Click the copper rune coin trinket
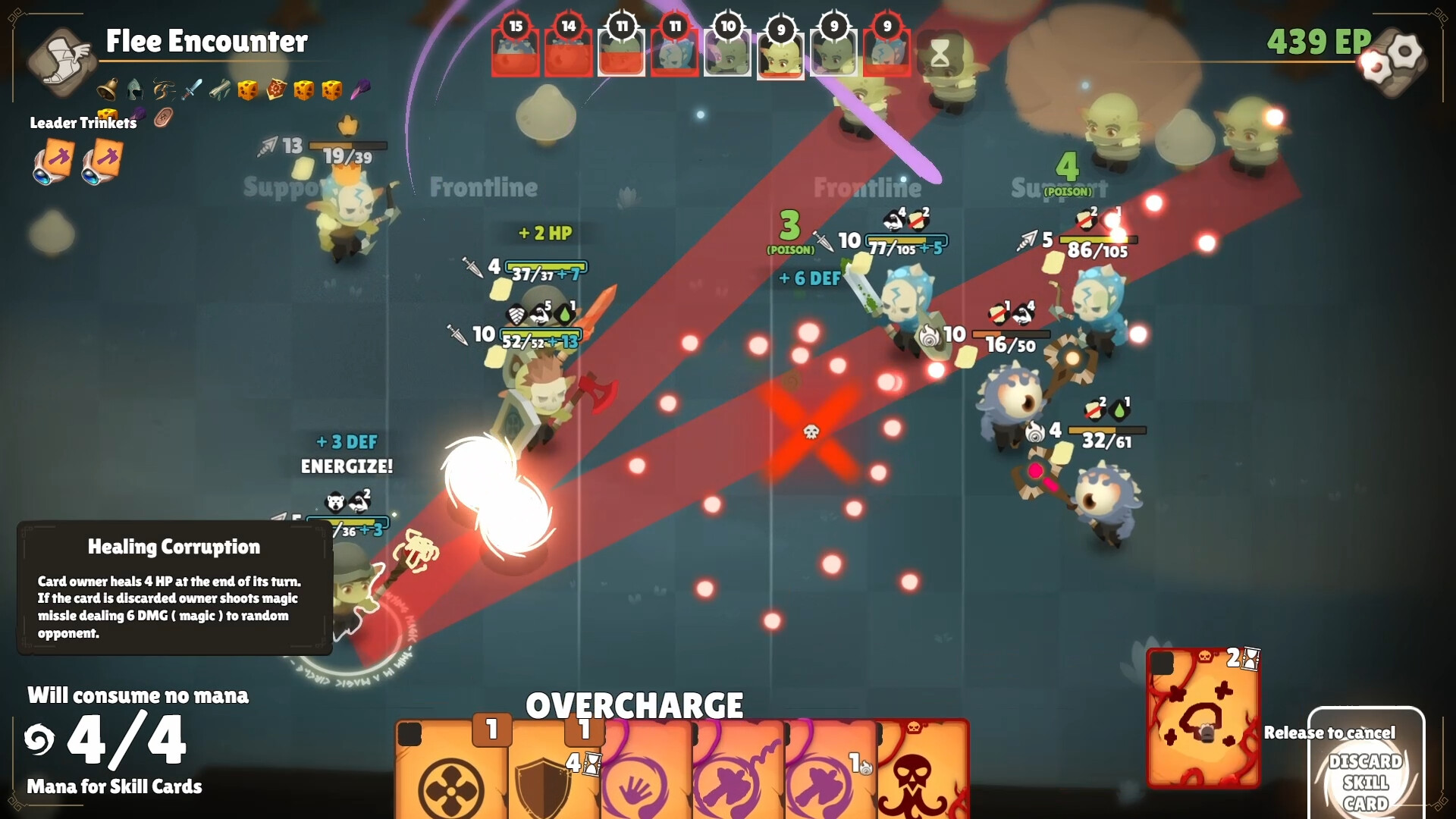Viewport: 1456px width, 819px height. point(163,118)
